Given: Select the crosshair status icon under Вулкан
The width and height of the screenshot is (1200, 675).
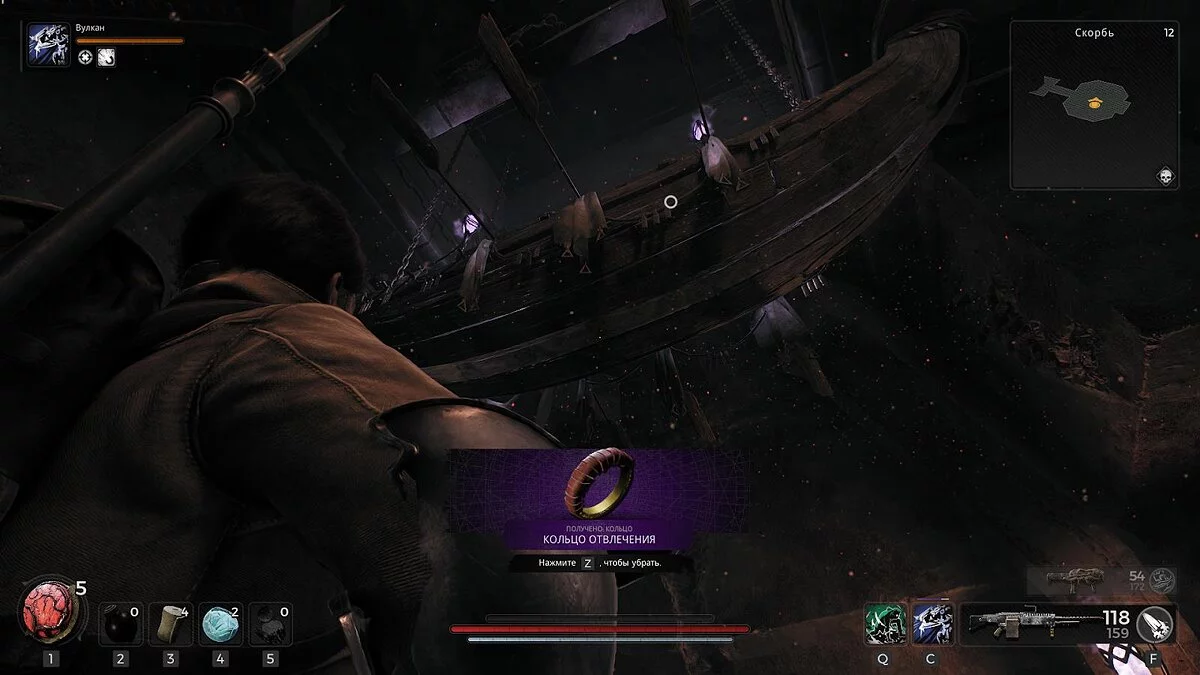Looking at the screenshot, I should (86, 57).
